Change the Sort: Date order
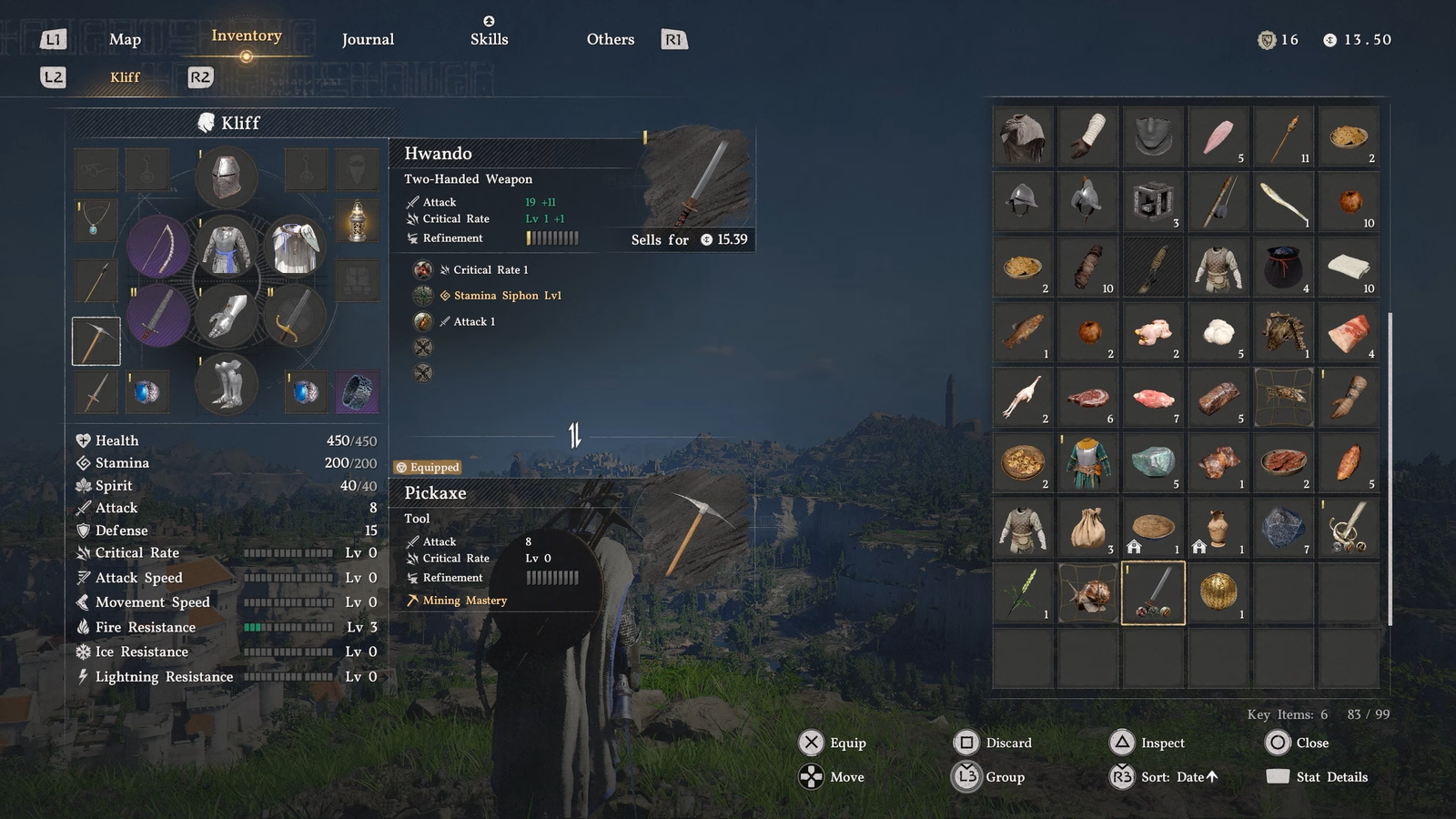The height and width of the screenshot is (819, 1456). click(x=1178, y=777)
